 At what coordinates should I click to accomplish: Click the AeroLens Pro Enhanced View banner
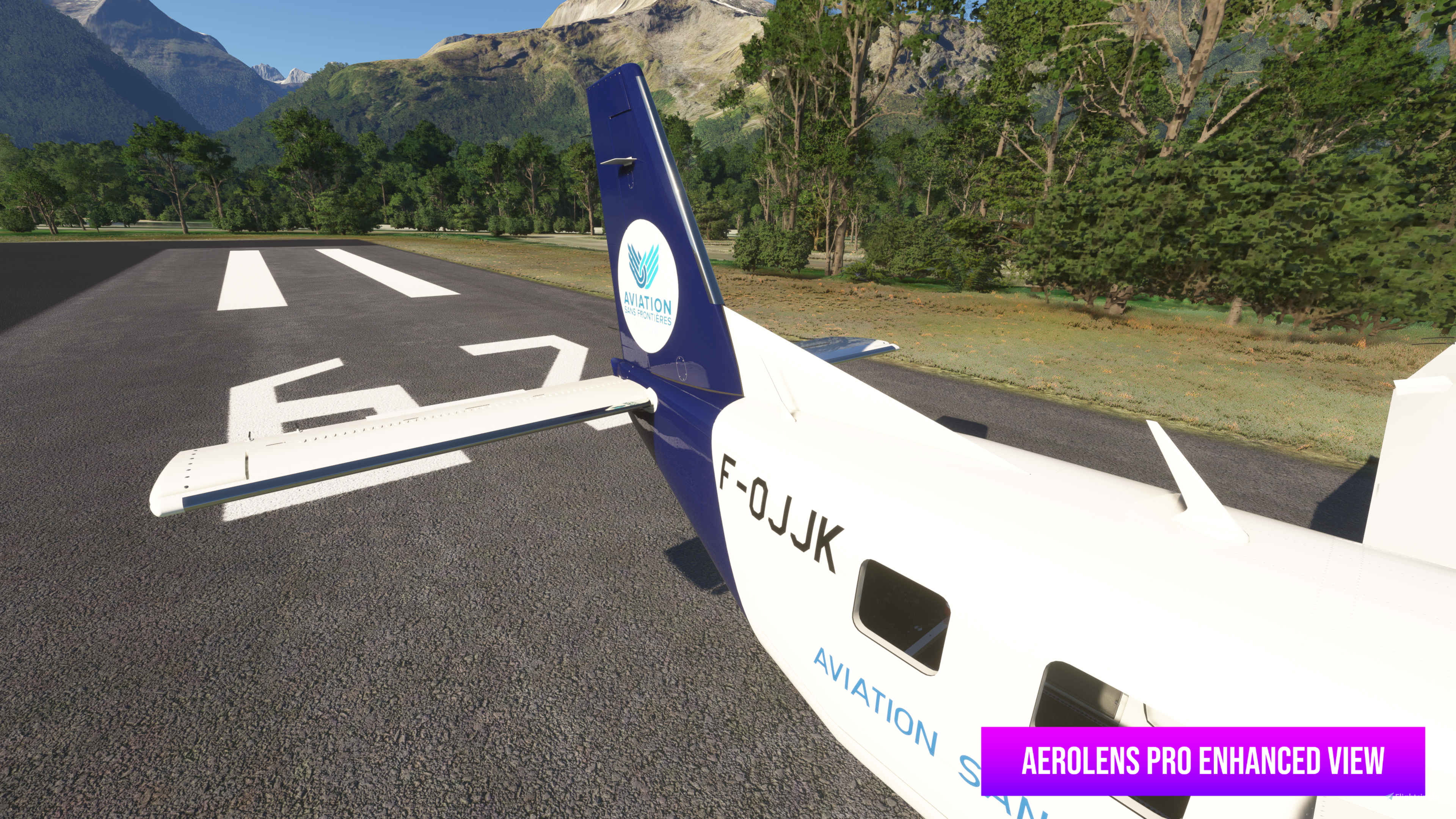(1202, 761)
